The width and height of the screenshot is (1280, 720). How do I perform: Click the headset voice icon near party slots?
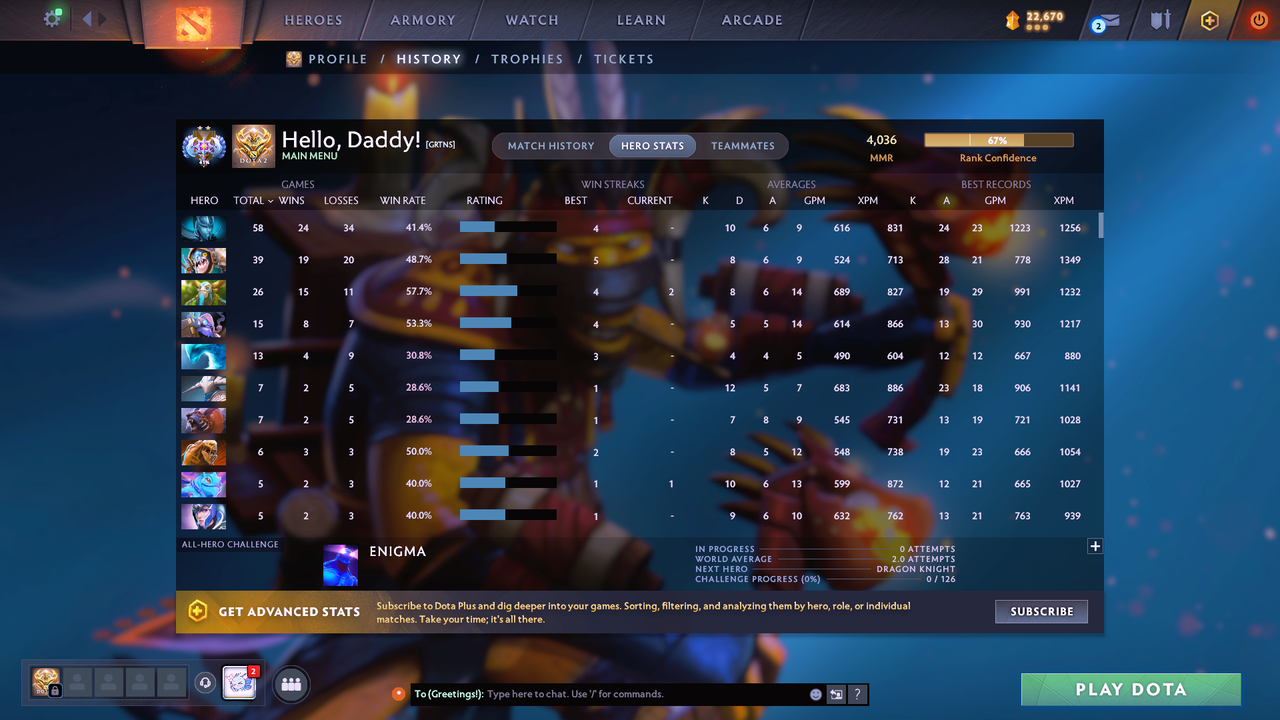click(206, 683)
